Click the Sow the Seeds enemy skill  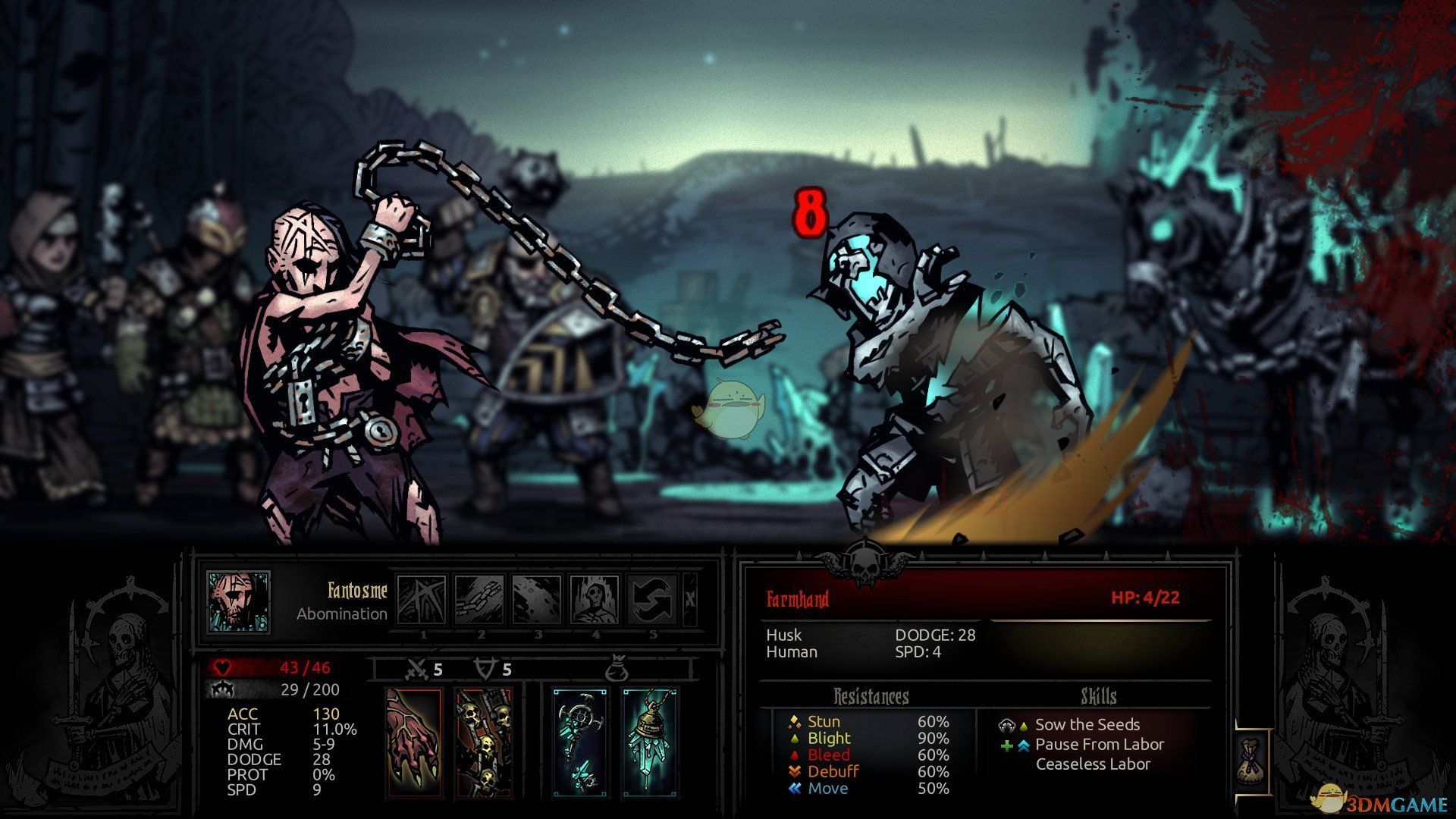click(x=1087, y=724)
